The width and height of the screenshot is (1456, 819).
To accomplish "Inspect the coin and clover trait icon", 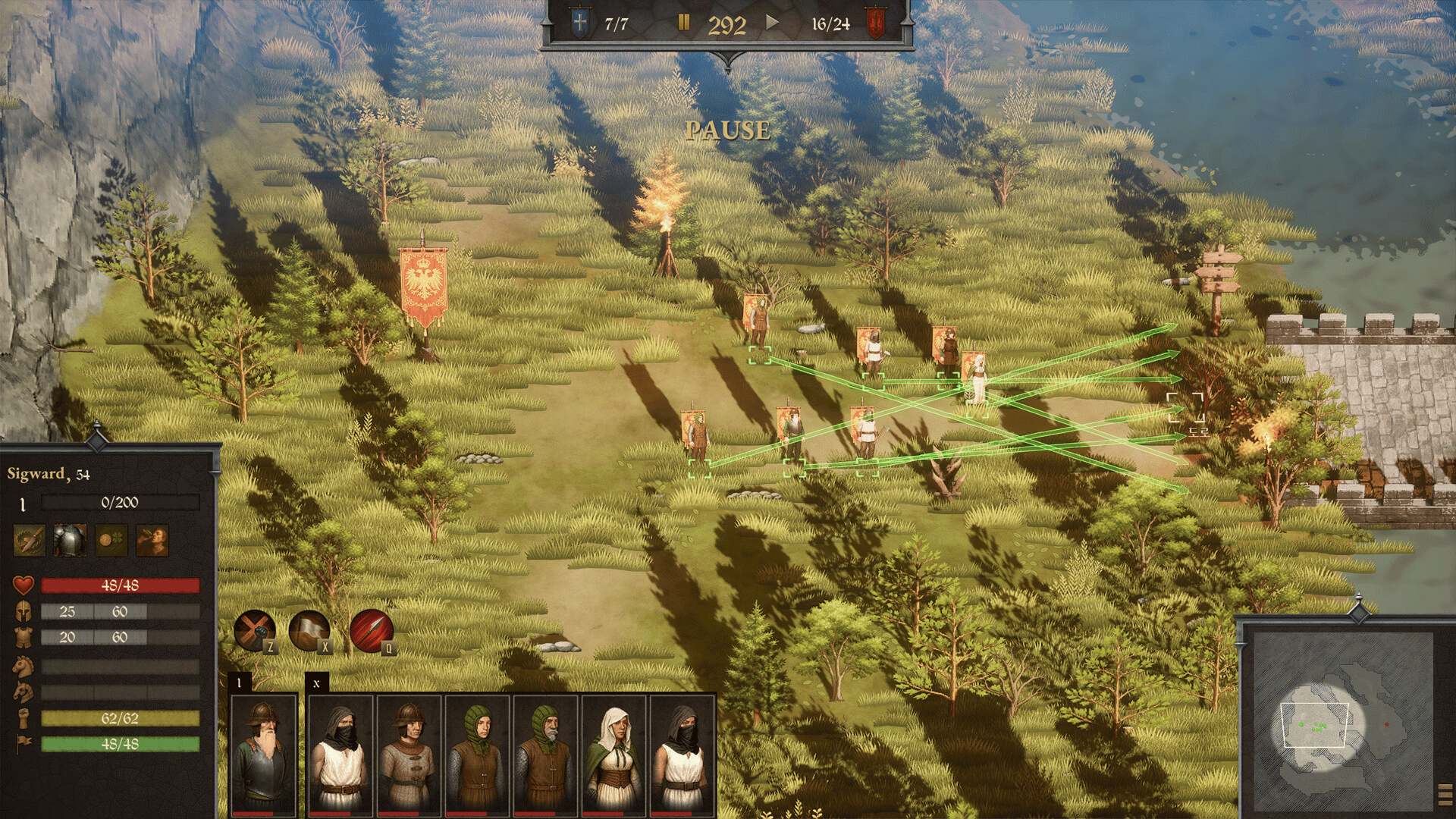I will coord(111,541).
